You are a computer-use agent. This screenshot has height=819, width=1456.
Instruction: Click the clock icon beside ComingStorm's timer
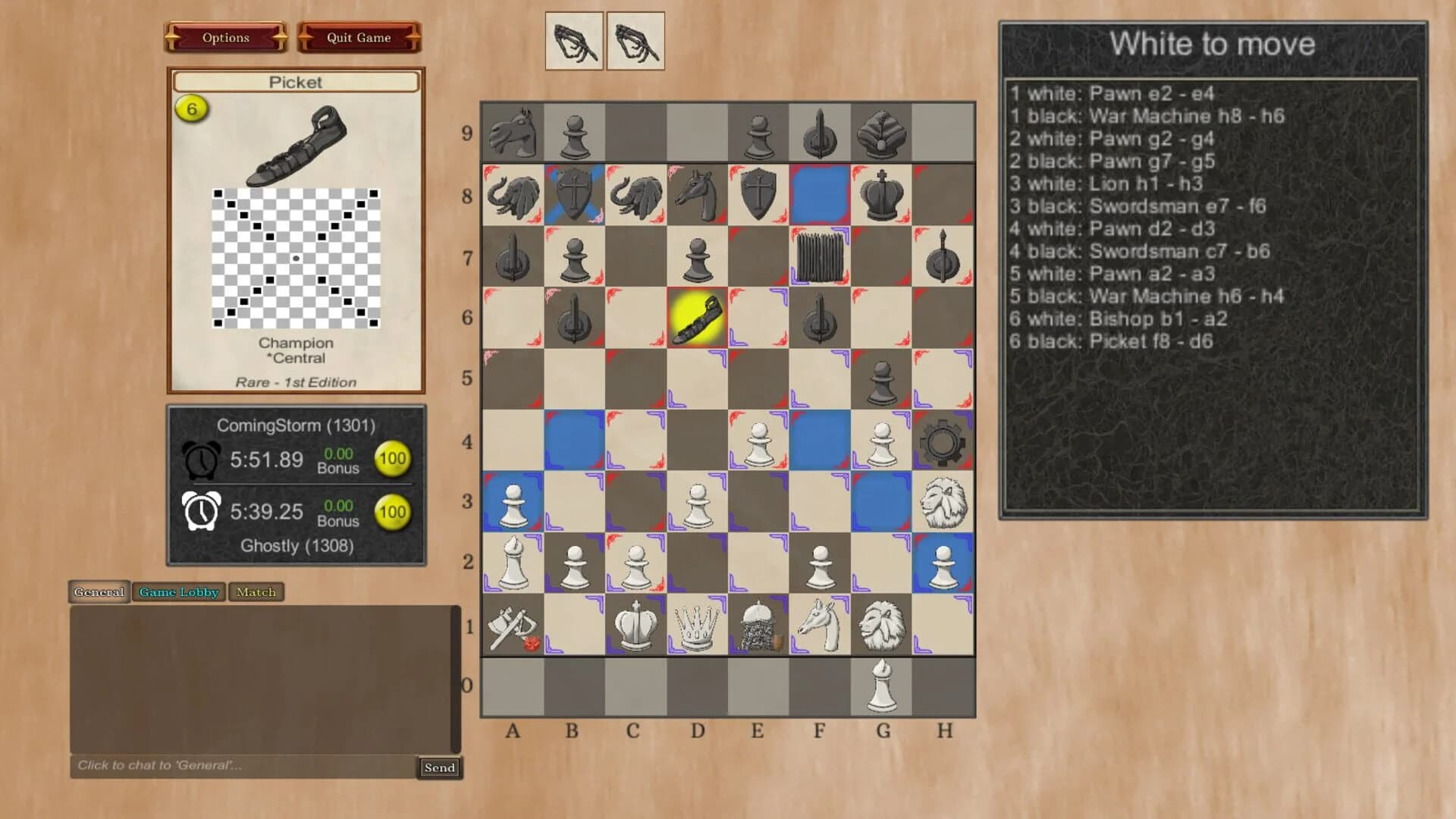pos(201,459)
